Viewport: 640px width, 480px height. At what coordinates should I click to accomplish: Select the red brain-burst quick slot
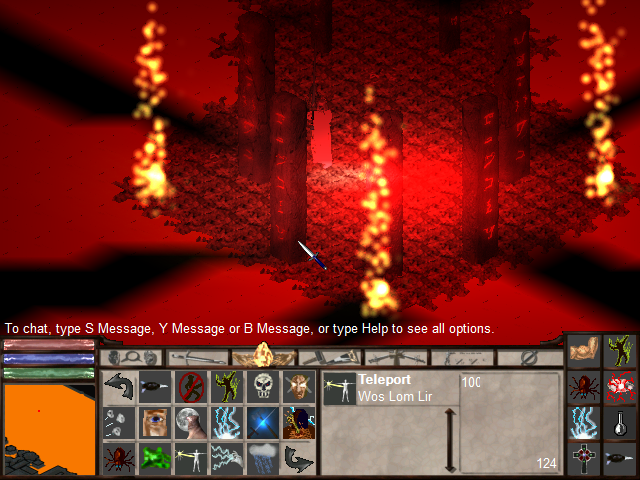620,387
